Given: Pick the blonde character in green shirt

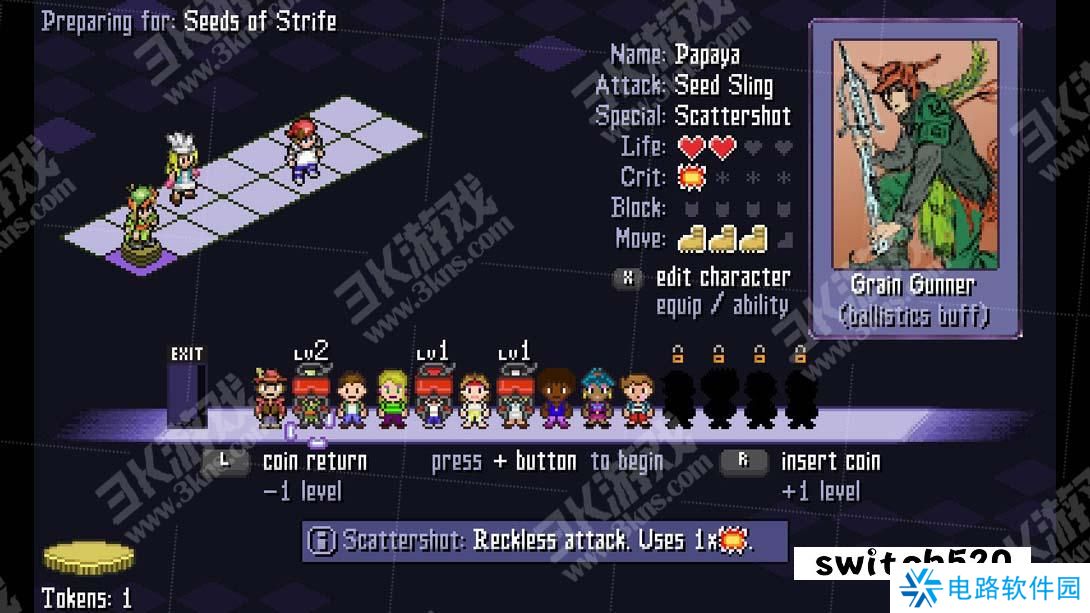Looking at the screenshot, I should [x=392, y=399].
